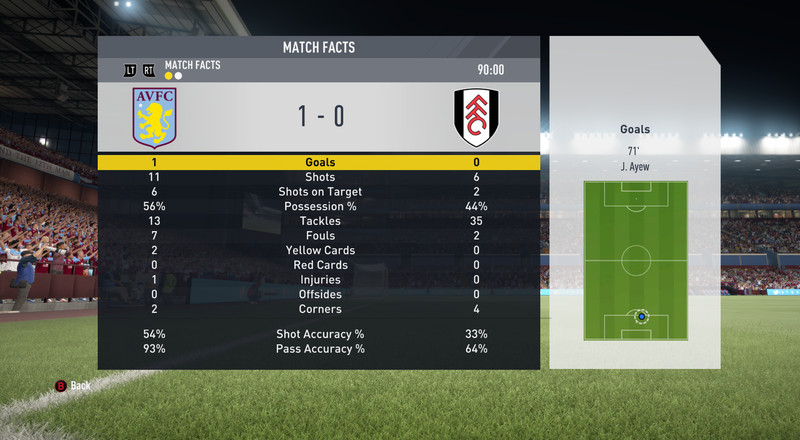Screen dimensions: 800x440
Task: Choose the Offsides stat row
Action: [x=319, y=294]
